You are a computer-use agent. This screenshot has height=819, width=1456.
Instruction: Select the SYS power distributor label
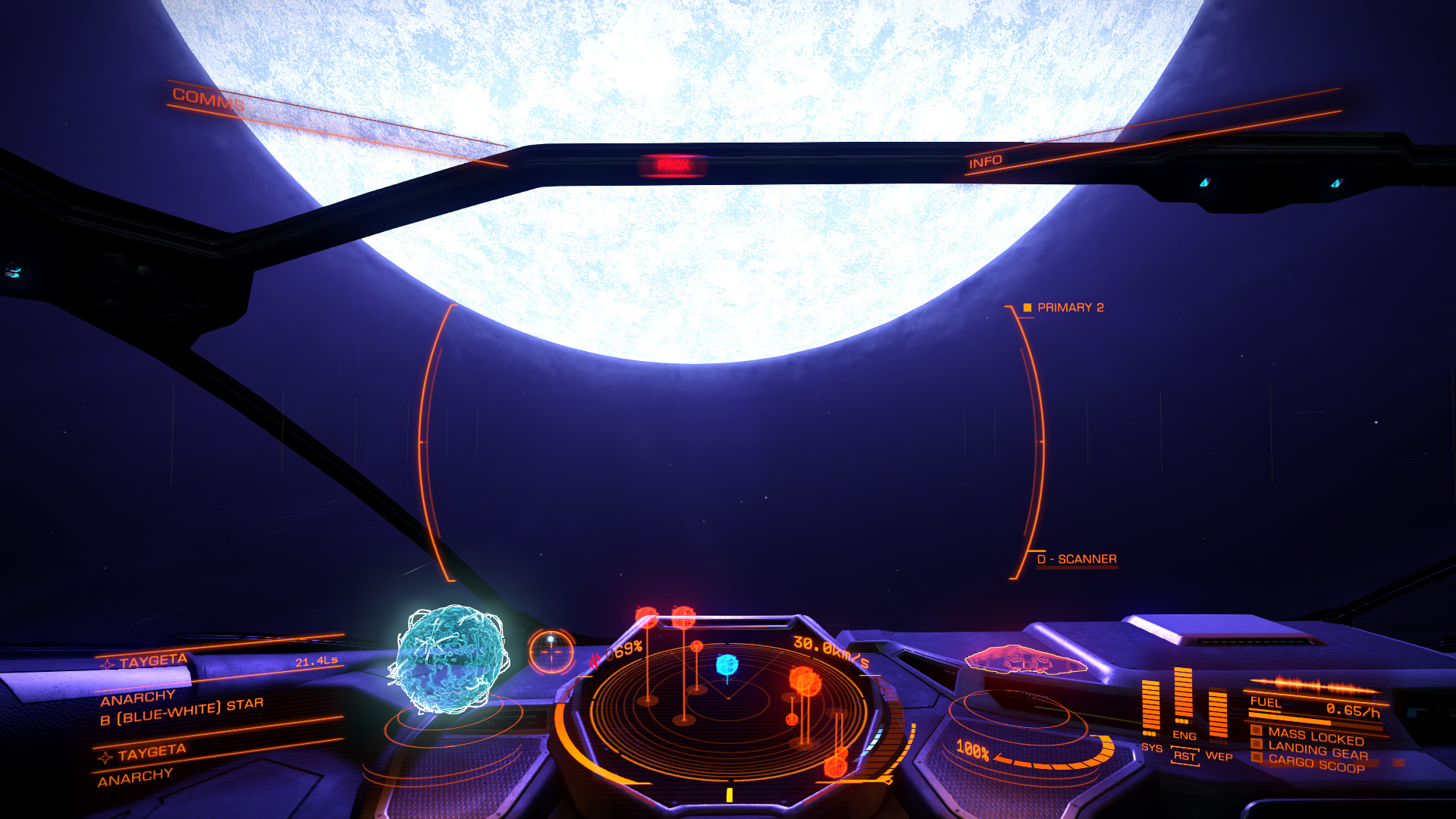(1151, 748)
